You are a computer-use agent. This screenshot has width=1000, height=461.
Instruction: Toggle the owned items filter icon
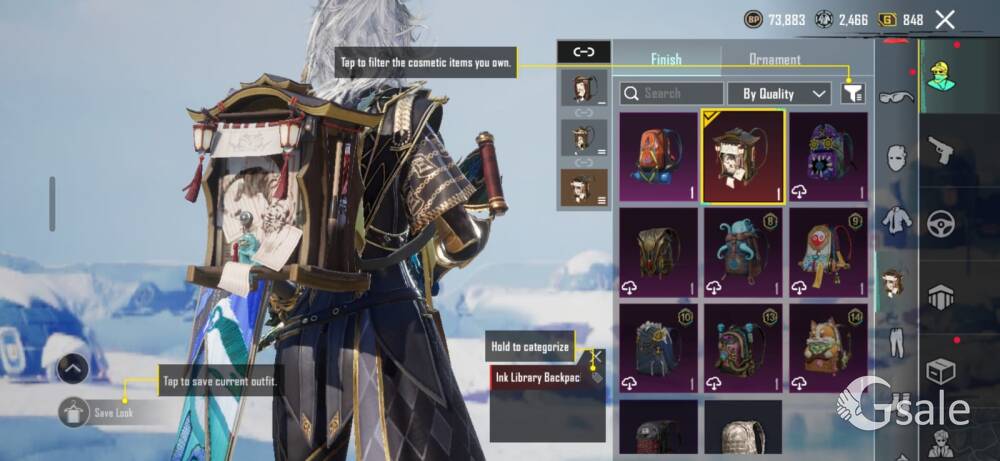(x=852, y=93)
